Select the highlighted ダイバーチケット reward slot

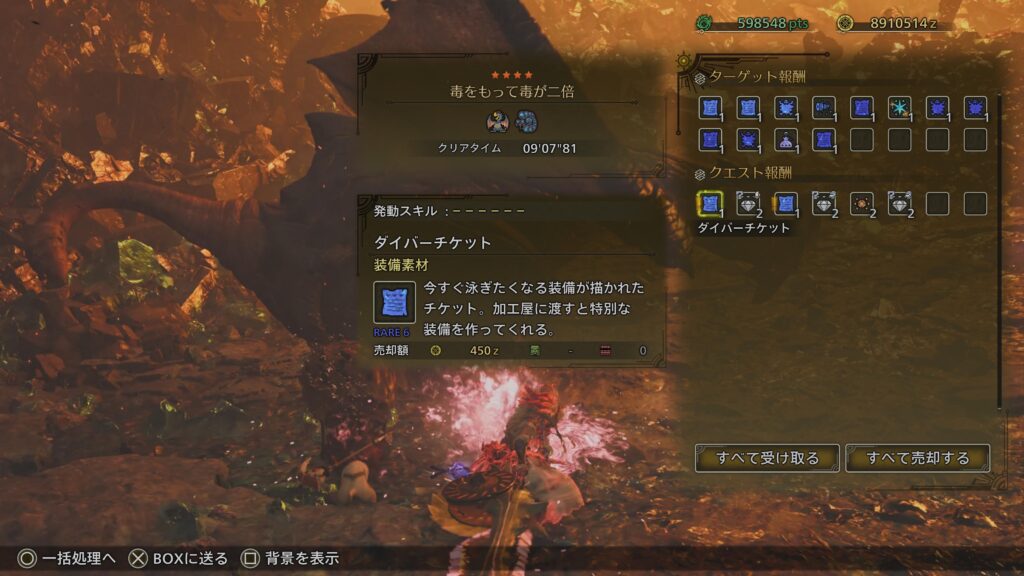[x=710, y=204]
